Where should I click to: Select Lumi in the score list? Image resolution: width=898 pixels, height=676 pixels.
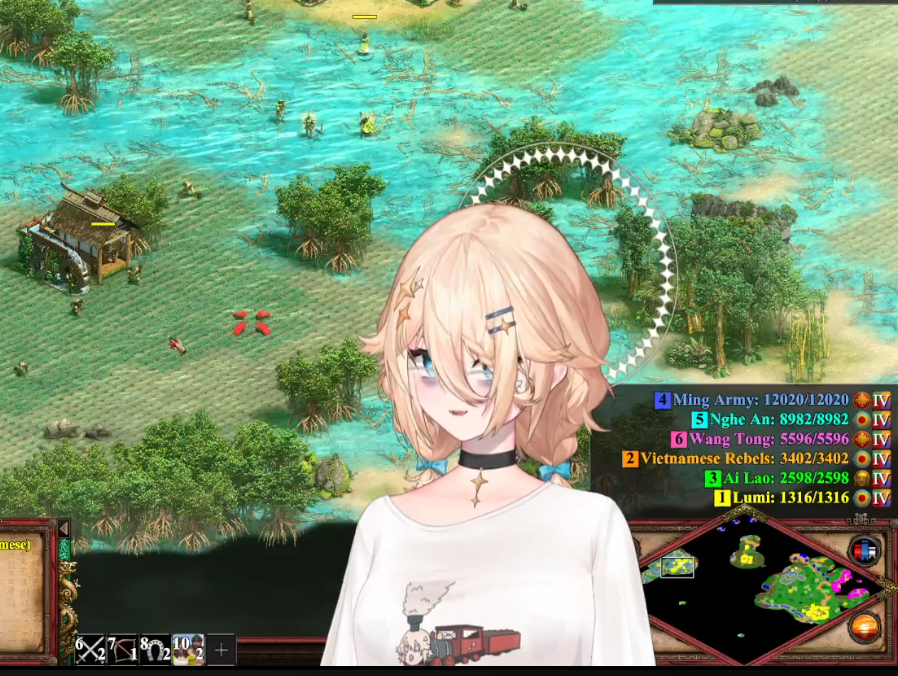(790, 498)
